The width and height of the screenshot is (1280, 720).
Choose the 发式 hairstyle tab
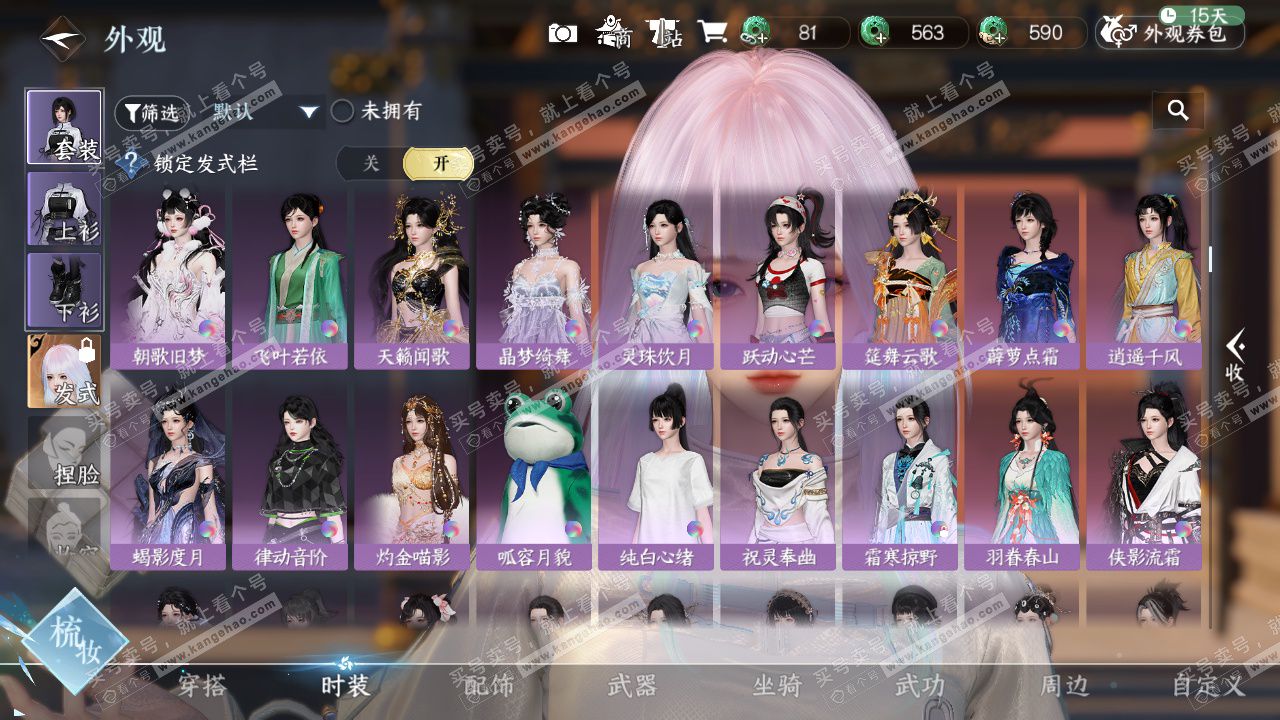[x=64, y=371]
